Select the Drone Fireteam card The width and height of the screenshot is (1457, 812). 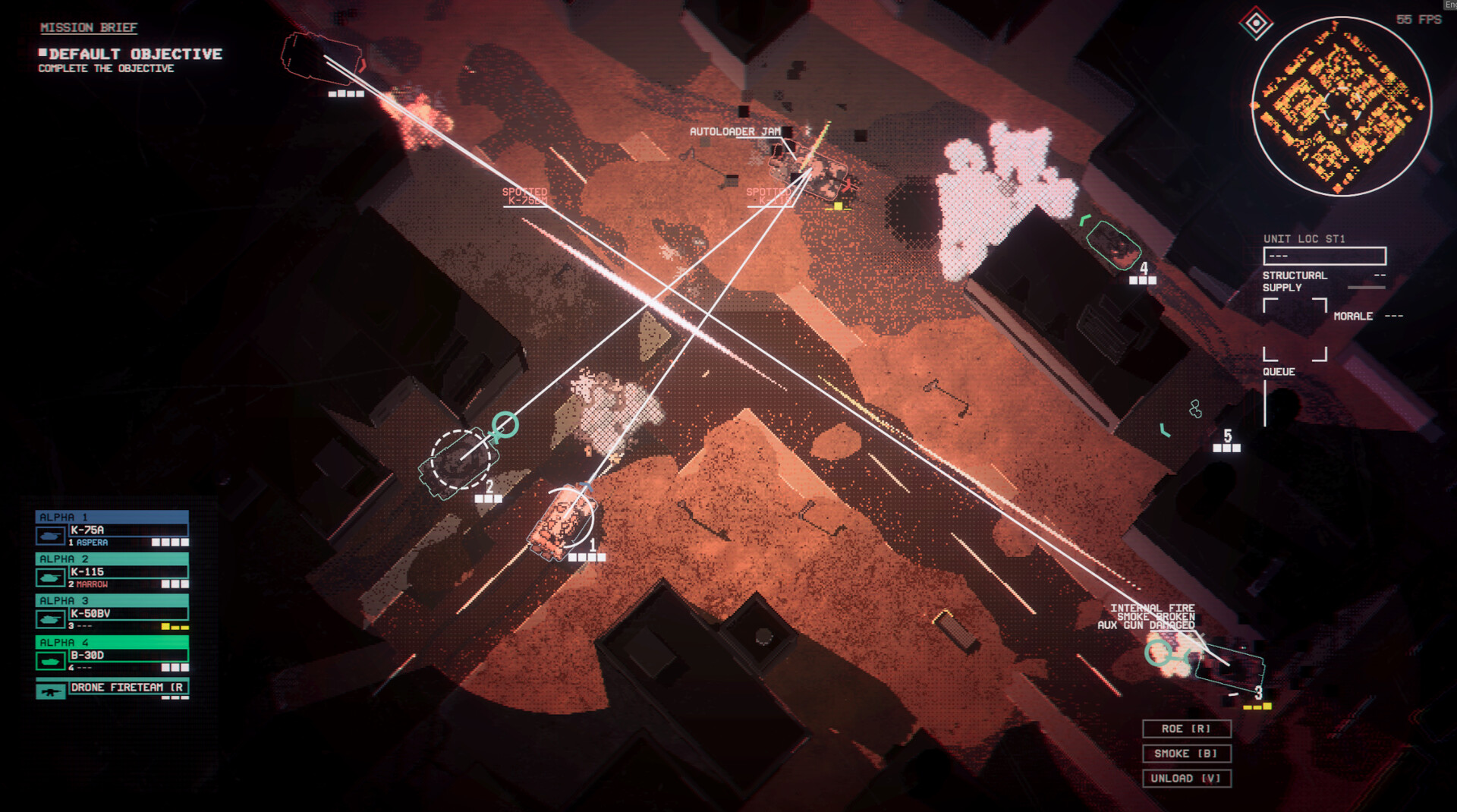click(112, 688)
